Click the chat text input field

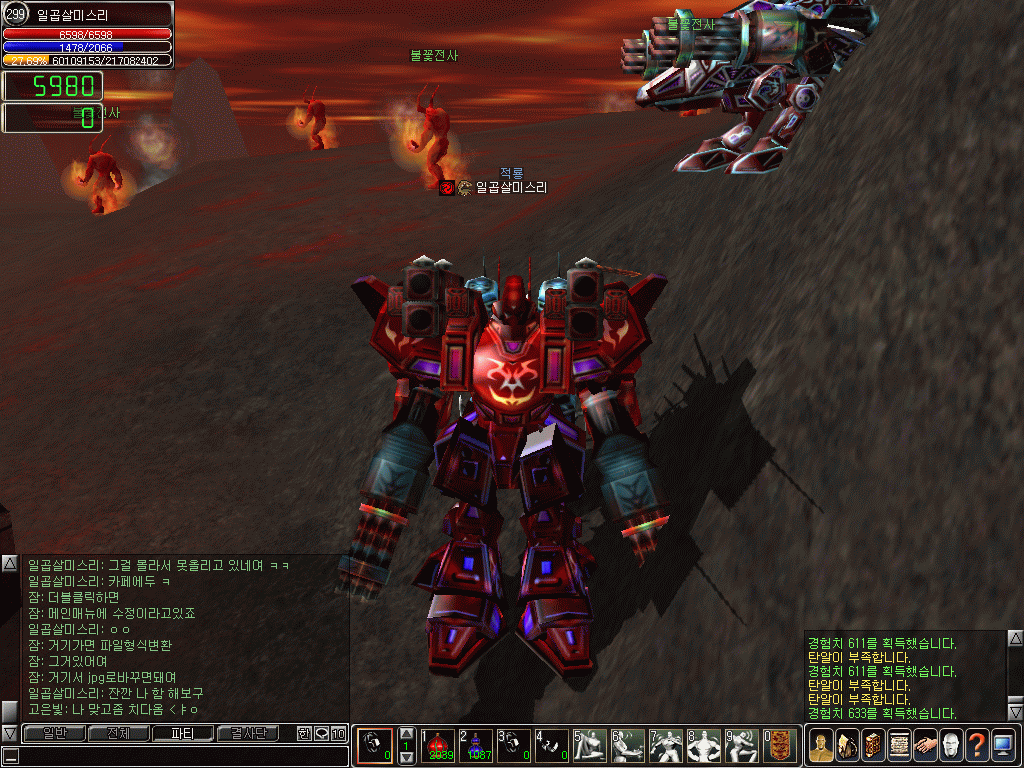coord(180,756)
